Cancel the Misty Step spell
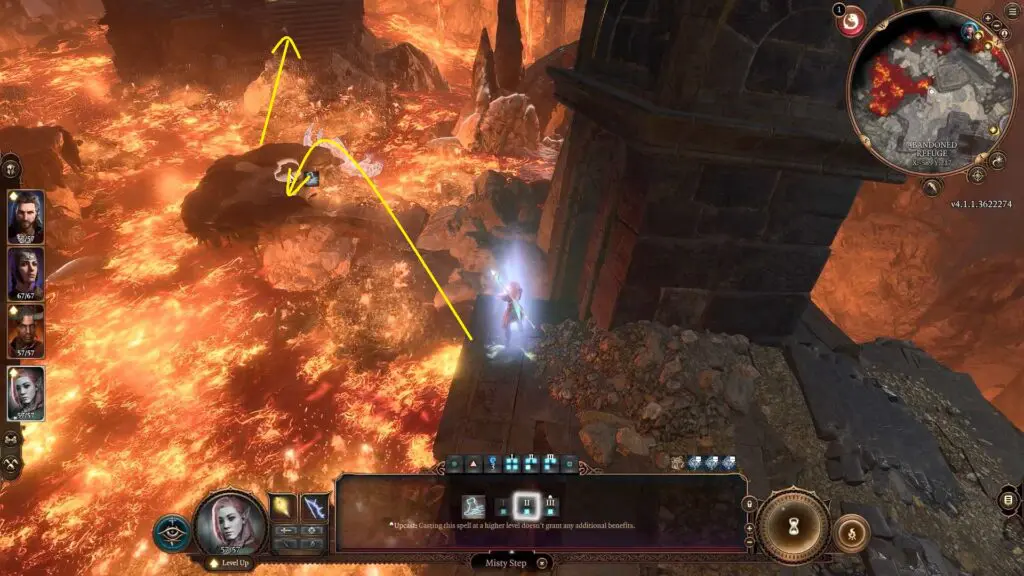Viewport: 1024px width, 576px height. pos(542,563)
